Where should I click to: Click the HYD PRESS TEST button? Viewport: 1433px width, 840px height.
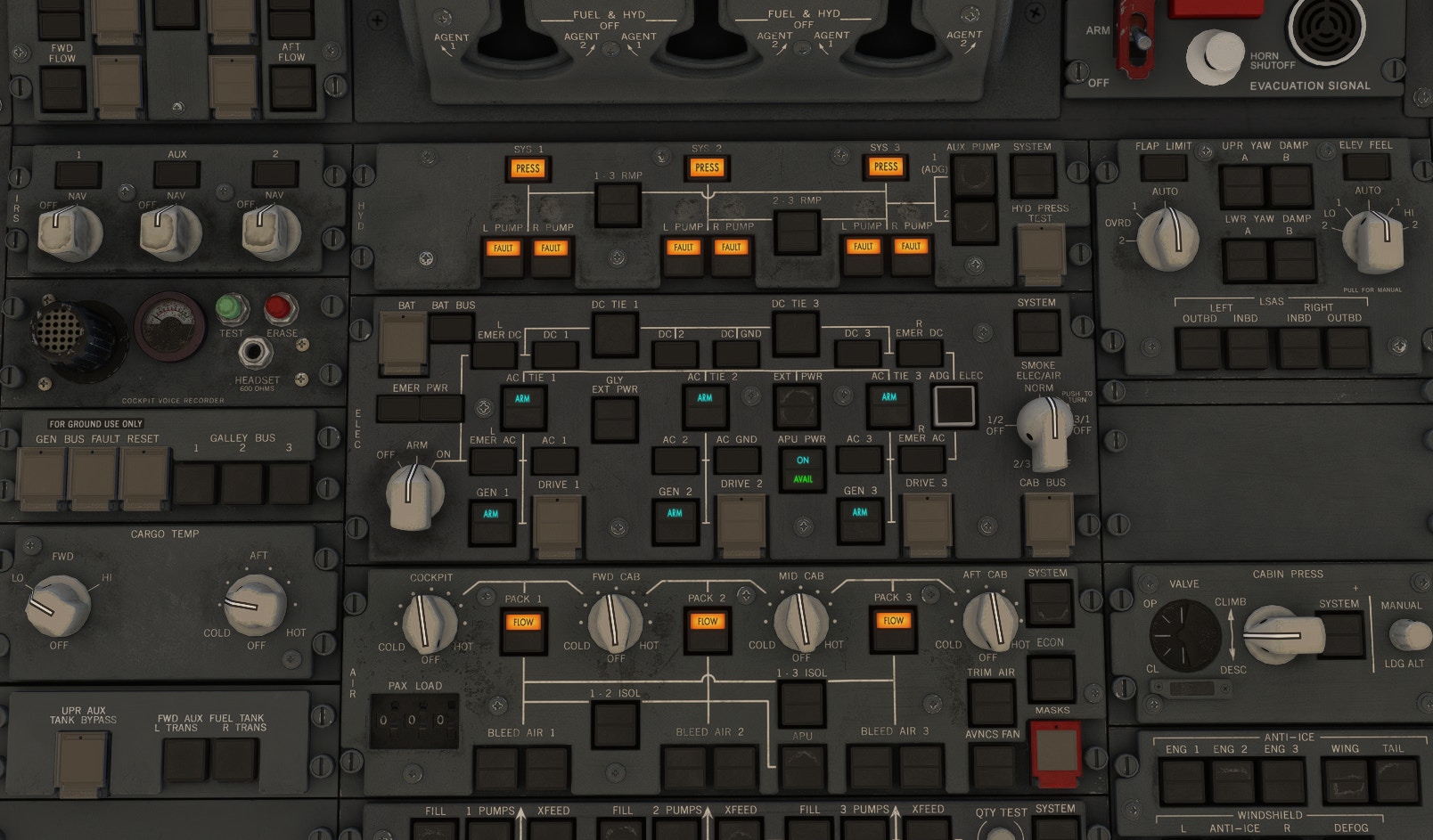tap(1040, 252)
